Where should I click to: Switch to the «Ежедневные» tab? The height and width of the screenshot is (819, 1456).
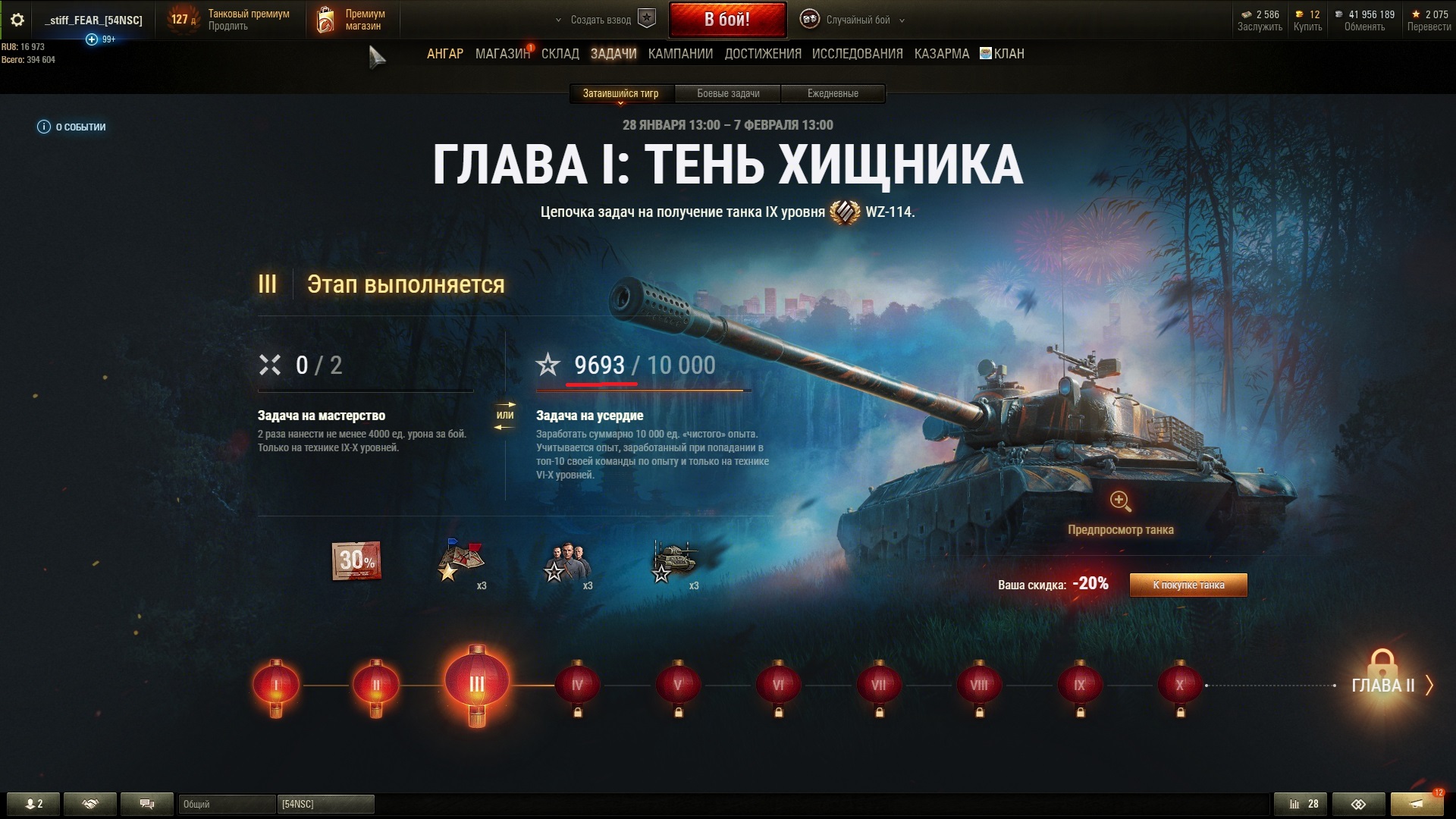pyautogui.click(x=833, y=94)
